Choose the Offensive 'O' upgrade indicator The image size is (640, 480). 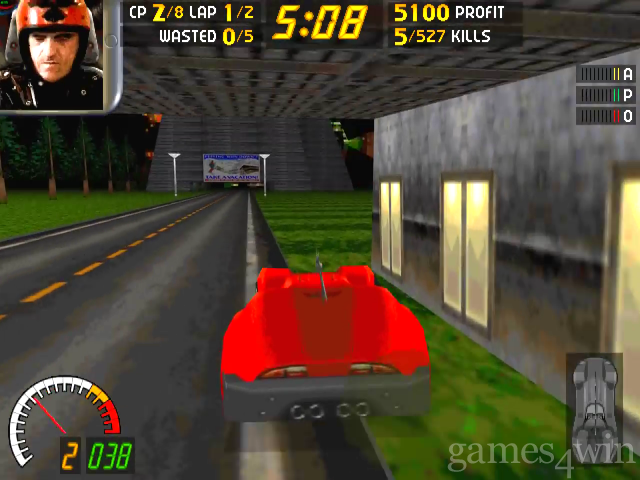pyautogui.click(x=606, y=116)
